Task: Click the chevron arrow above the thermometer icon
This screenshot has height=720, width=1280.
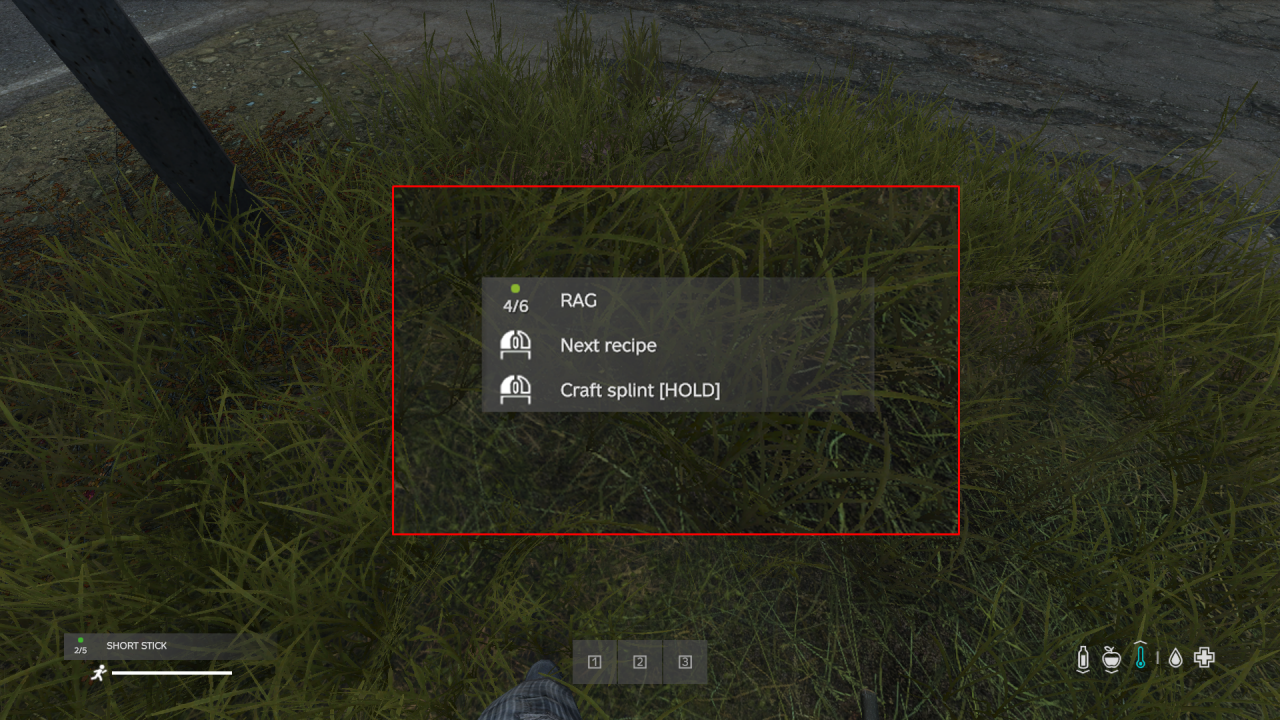Action: coord(1140,642)
